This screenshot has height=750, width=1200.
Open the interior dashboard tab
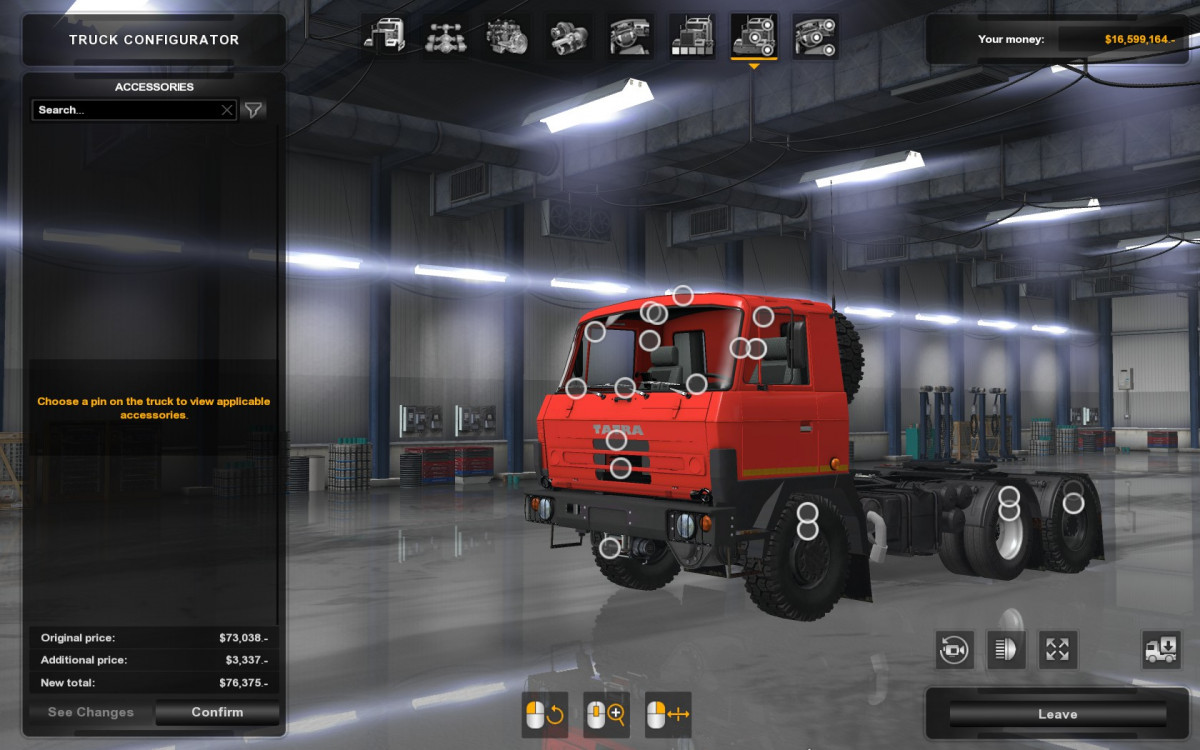631,36
